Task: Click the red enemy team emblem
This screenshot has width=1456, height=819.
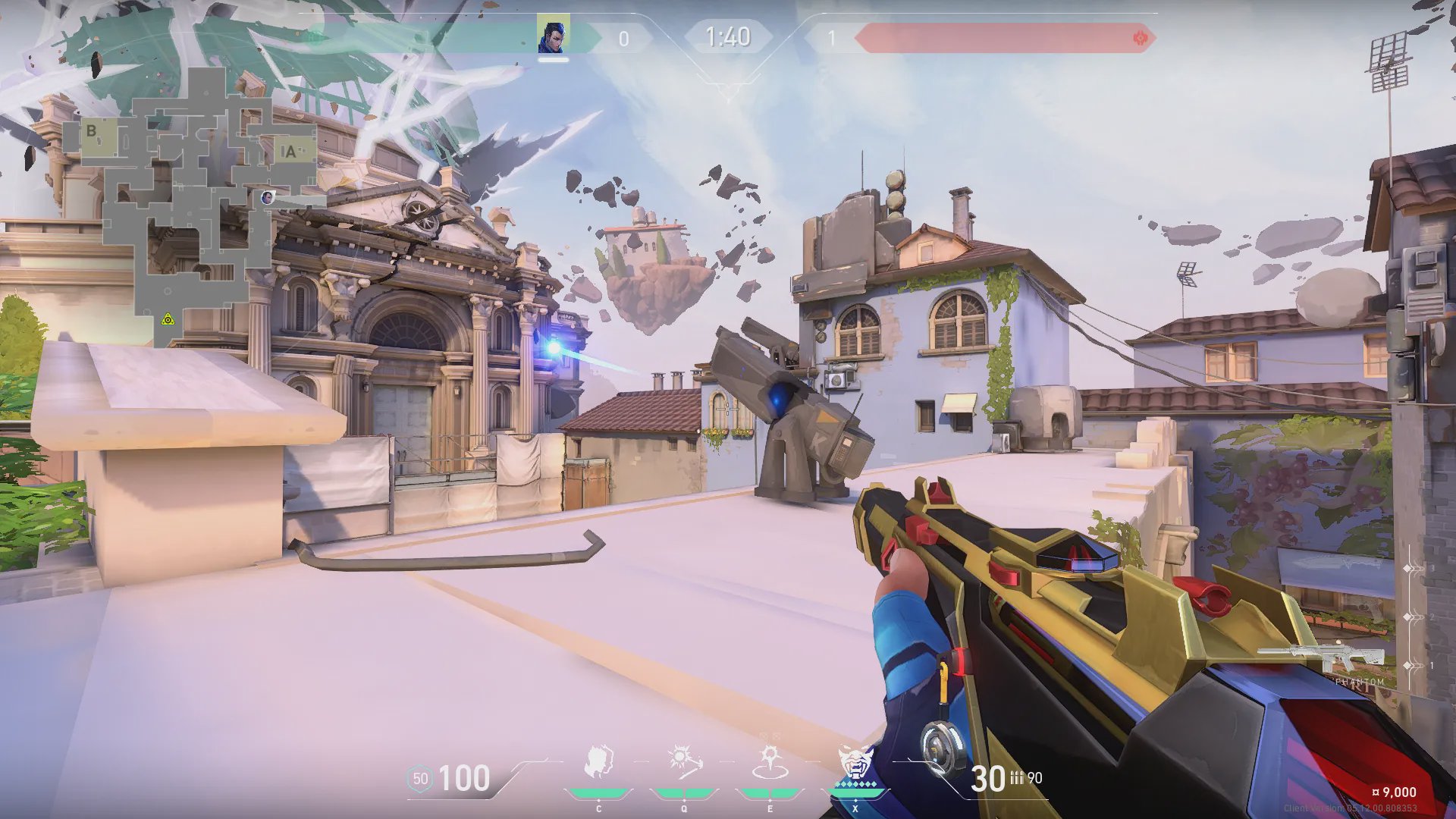Action: [x=1139, y=38]
